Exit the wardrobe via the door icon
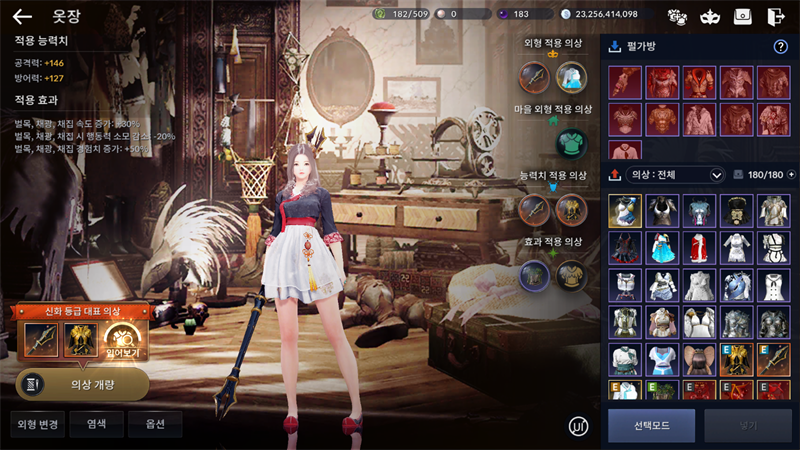 click(776, 16)
